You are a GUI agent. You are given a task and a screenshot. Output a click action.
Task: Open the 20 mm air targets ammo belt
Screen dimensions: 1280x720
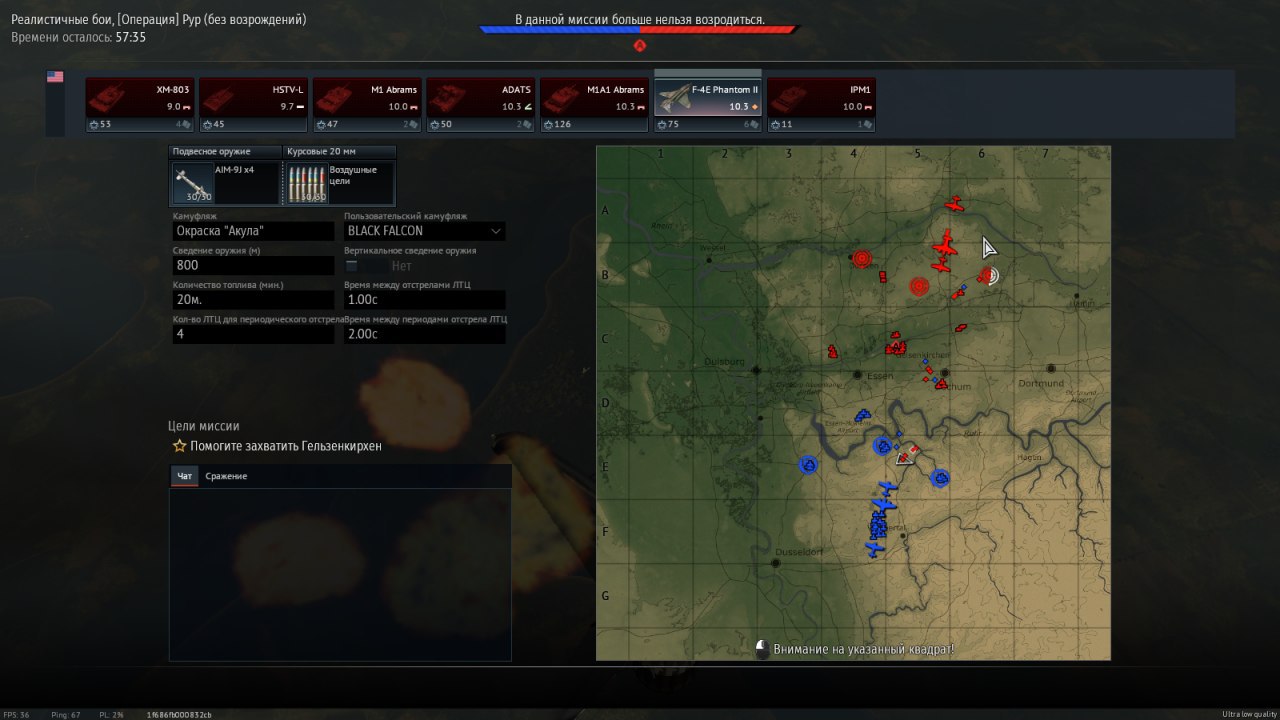pyautogui.click(x=339, y=183)
